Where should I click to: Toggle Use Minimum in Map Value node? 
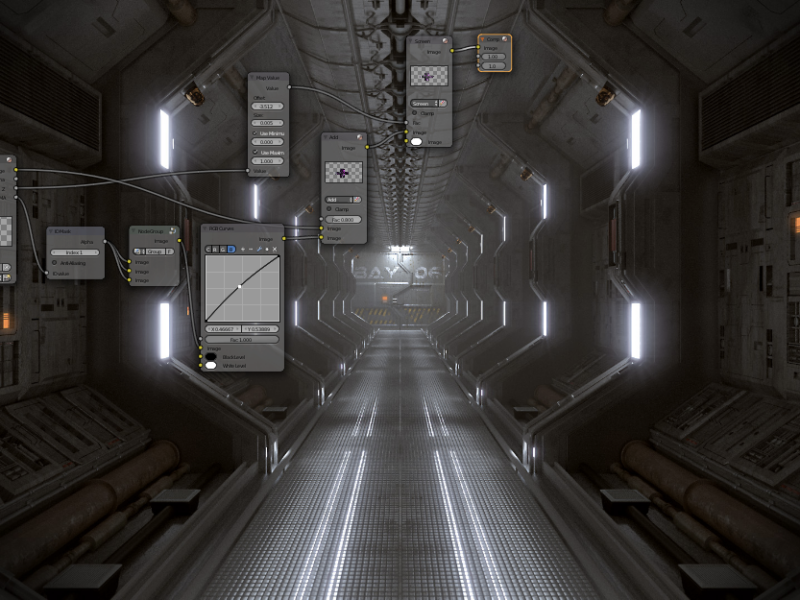click(x=254, y=133)
